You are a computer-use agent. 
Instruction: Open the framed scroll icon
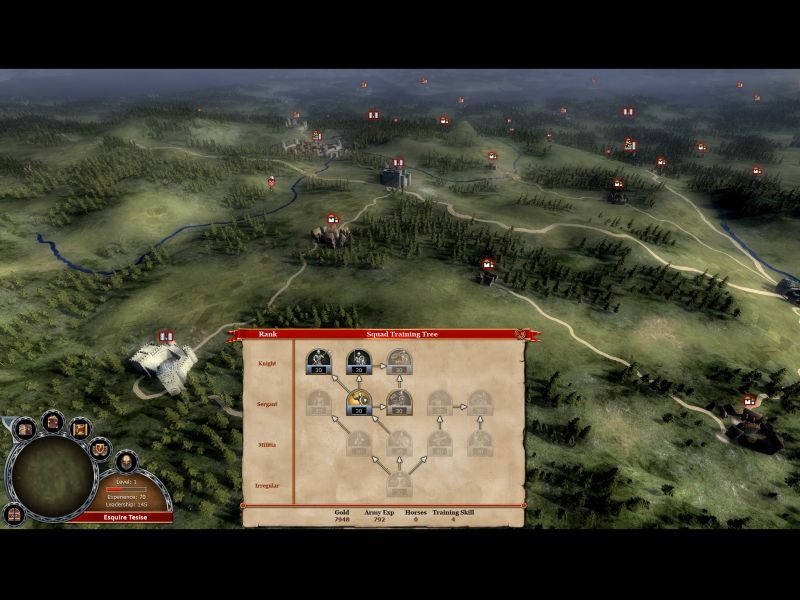[81, 428]
